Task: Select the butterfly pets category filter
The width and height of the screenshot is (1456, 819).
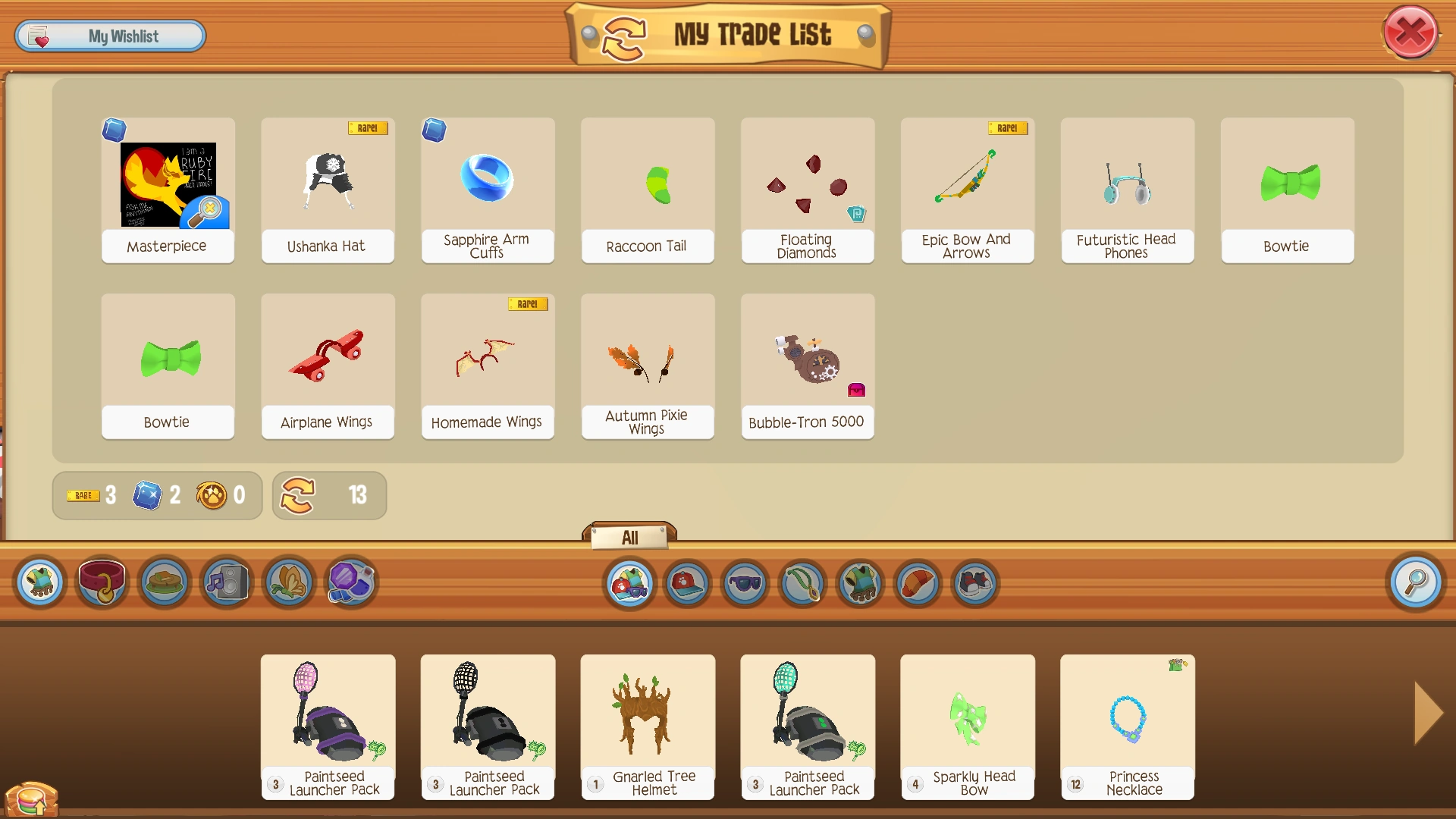Action: 289,582
